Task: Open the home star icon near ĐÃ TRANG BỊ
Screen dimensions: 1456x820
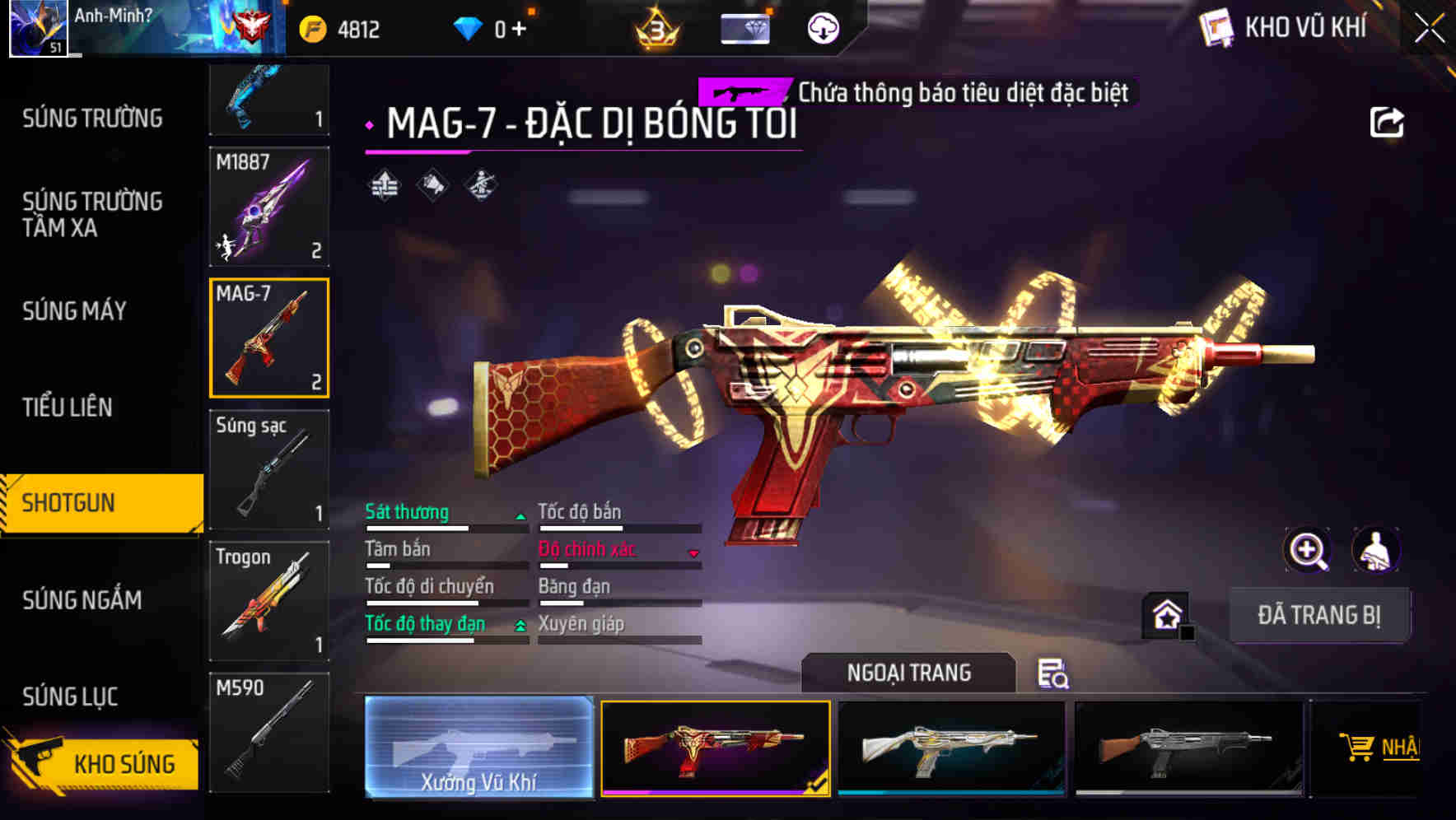Action: (1166, 613)
